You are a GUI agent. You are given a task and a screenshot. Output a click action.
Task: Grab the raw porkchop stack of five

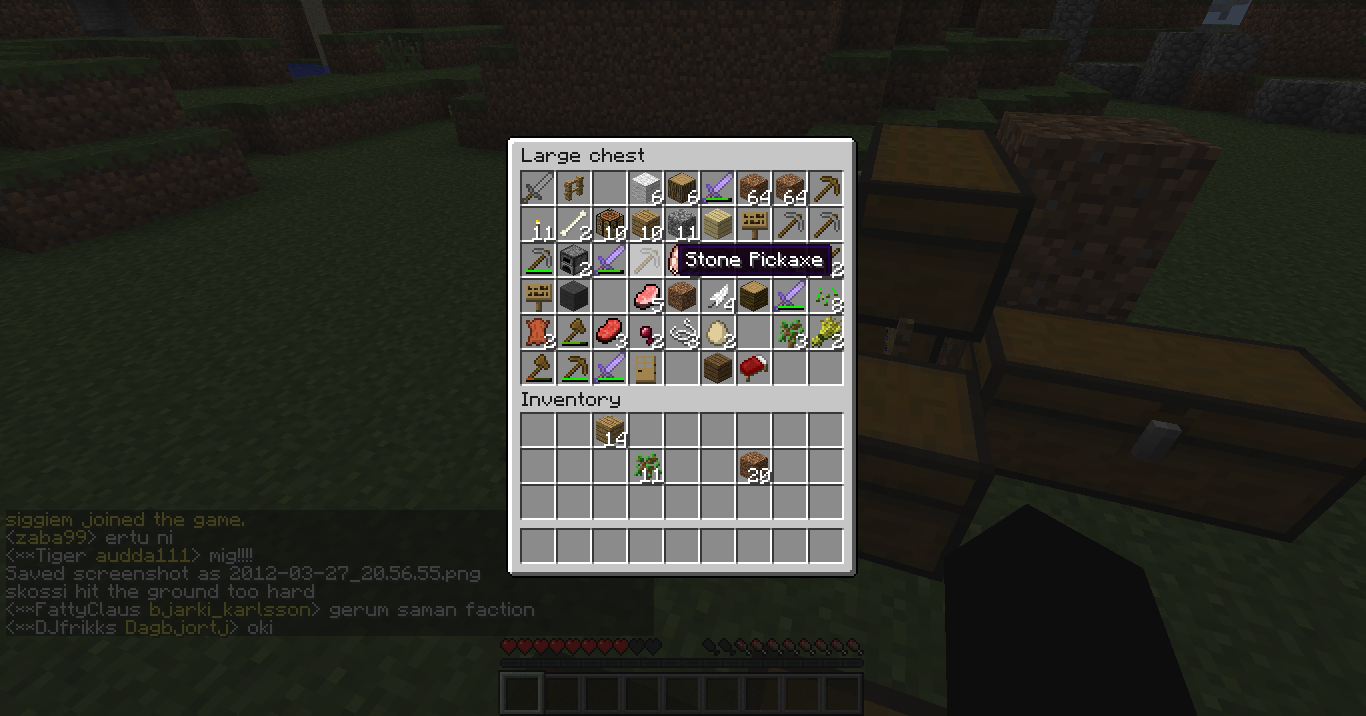(x=645, y=297)
